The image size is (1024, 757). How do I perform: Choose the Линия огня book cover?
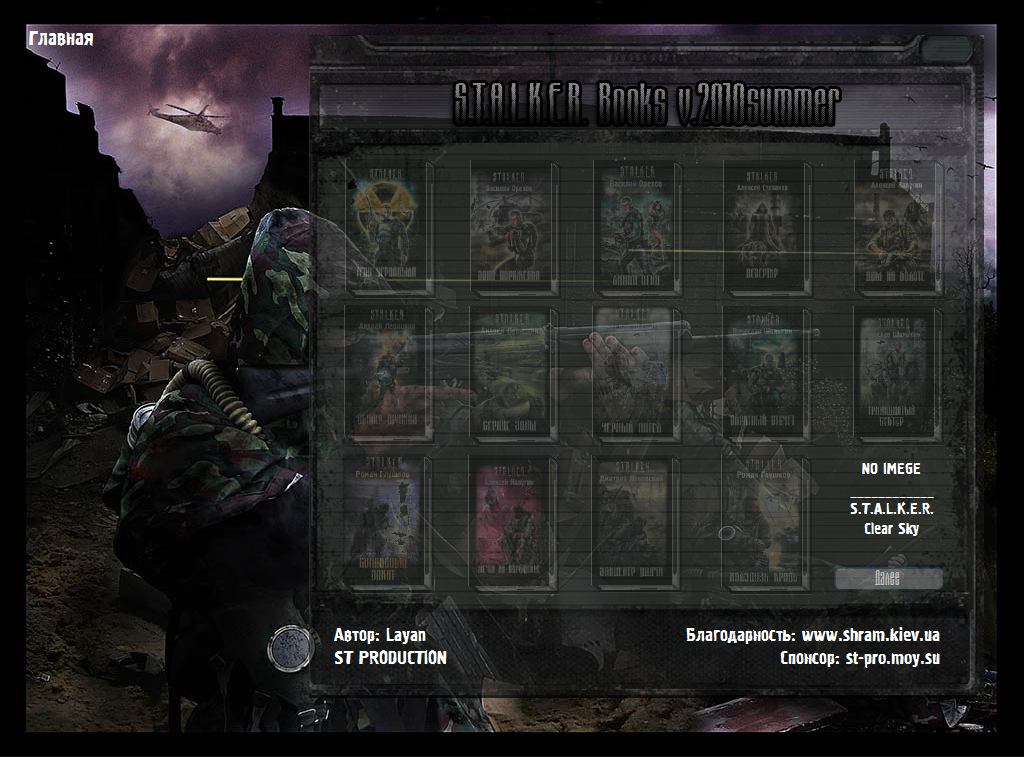click(637, 226)
